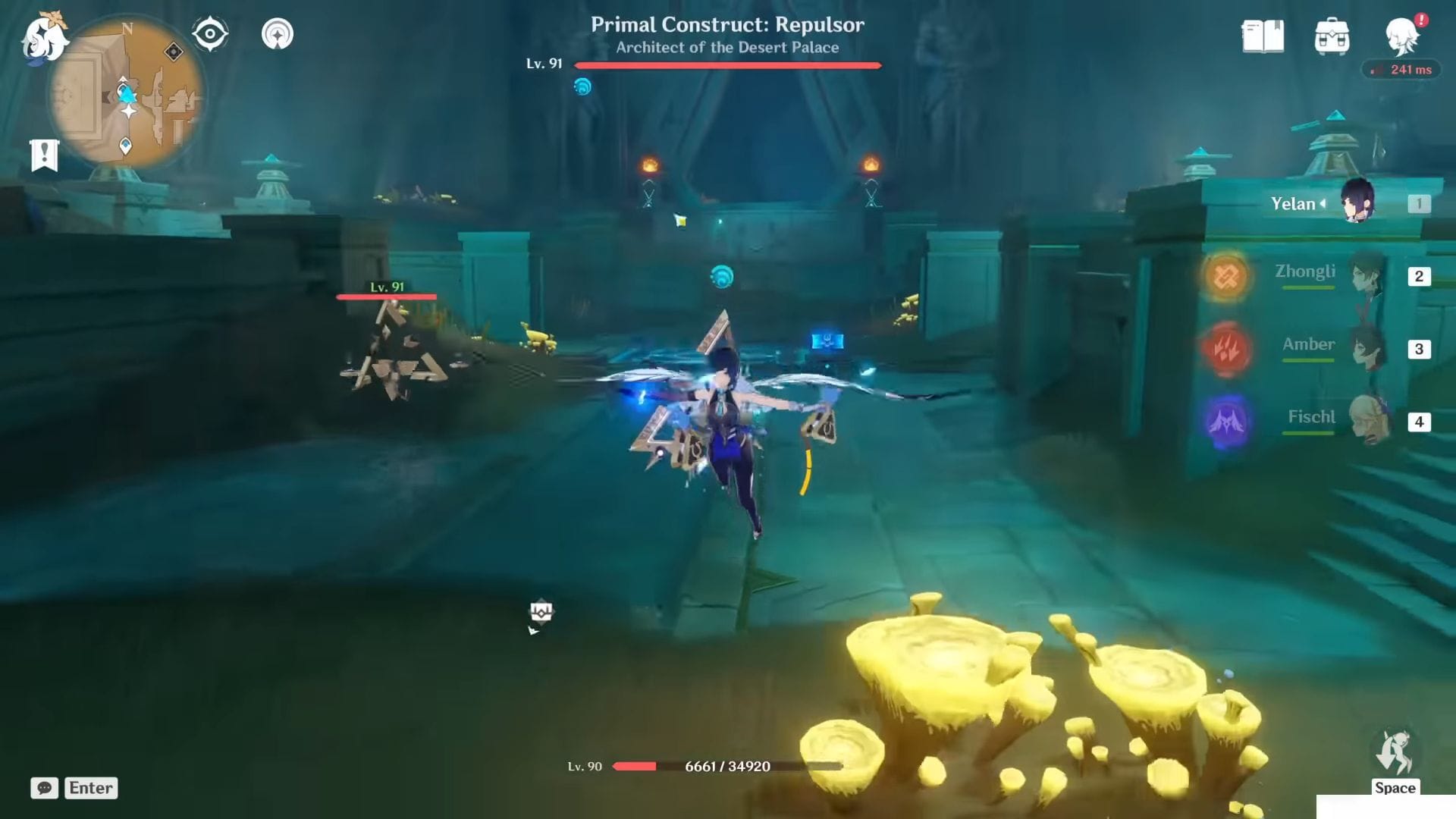Open the character profile icon with alert

(x=1401, y=36)
